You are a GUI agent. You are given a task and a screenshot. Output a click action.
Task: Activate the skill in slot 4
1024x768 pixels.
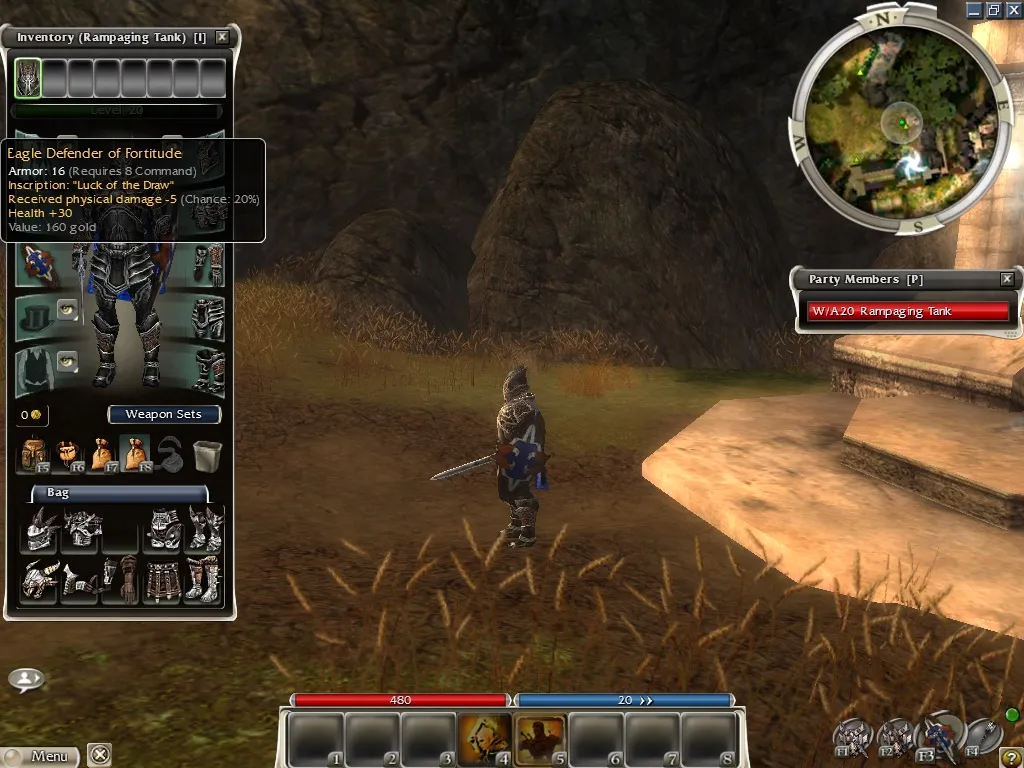484,740
